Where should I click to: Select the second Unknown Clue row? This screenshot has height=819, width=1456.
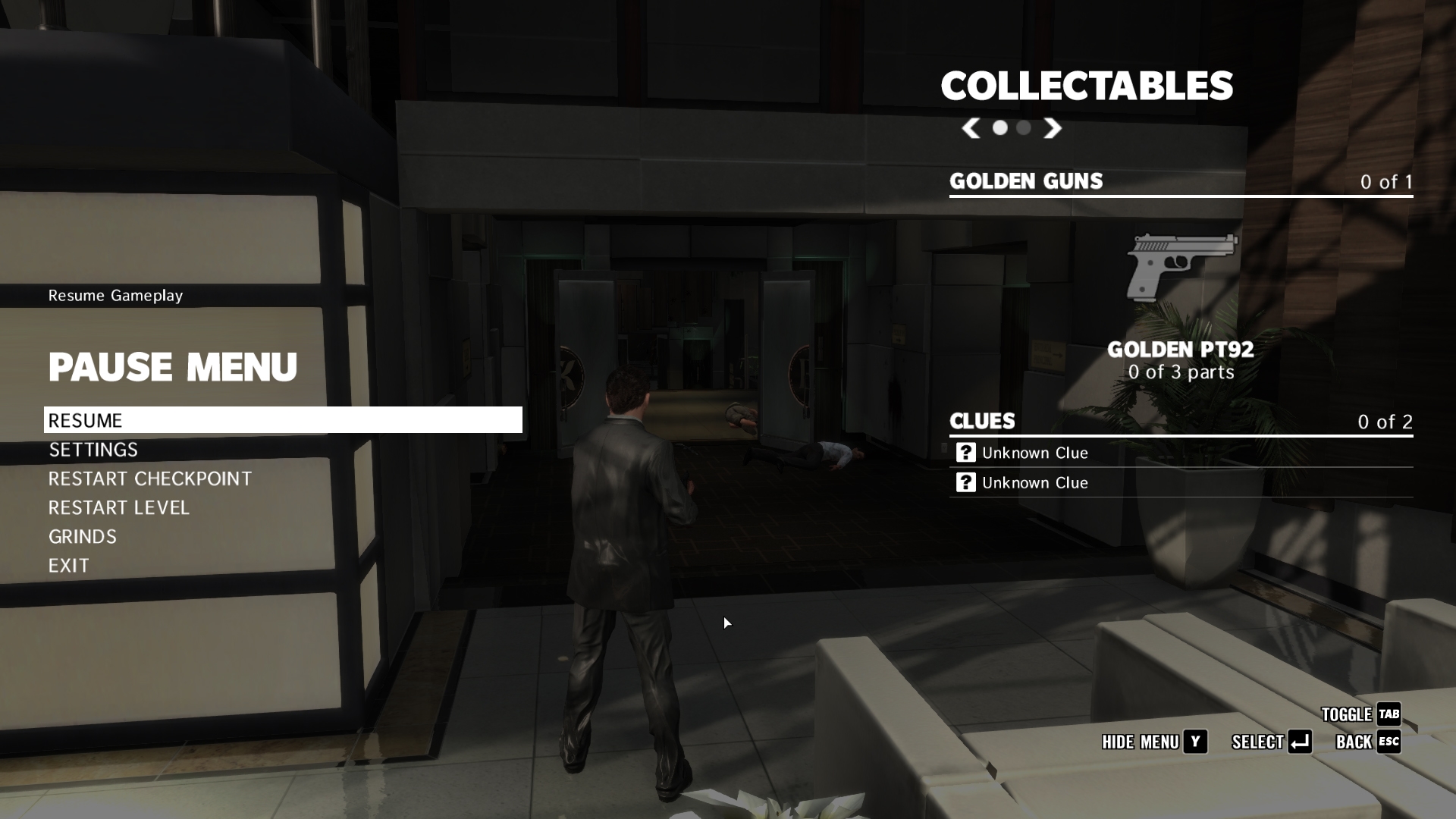pyautogui.click(x=1180, y=483)
